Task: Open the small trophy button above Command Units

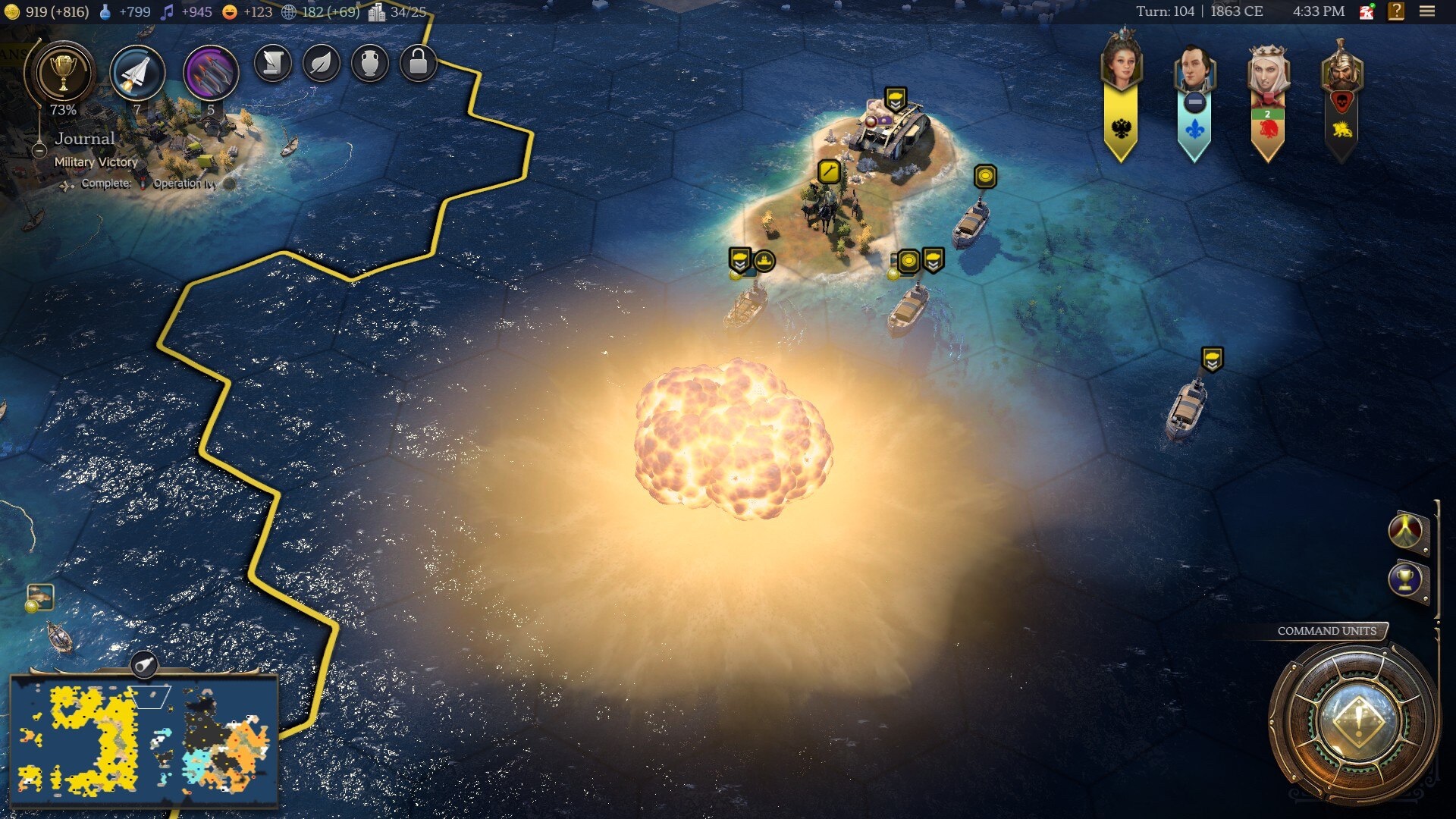Action: coord(1405,580)
